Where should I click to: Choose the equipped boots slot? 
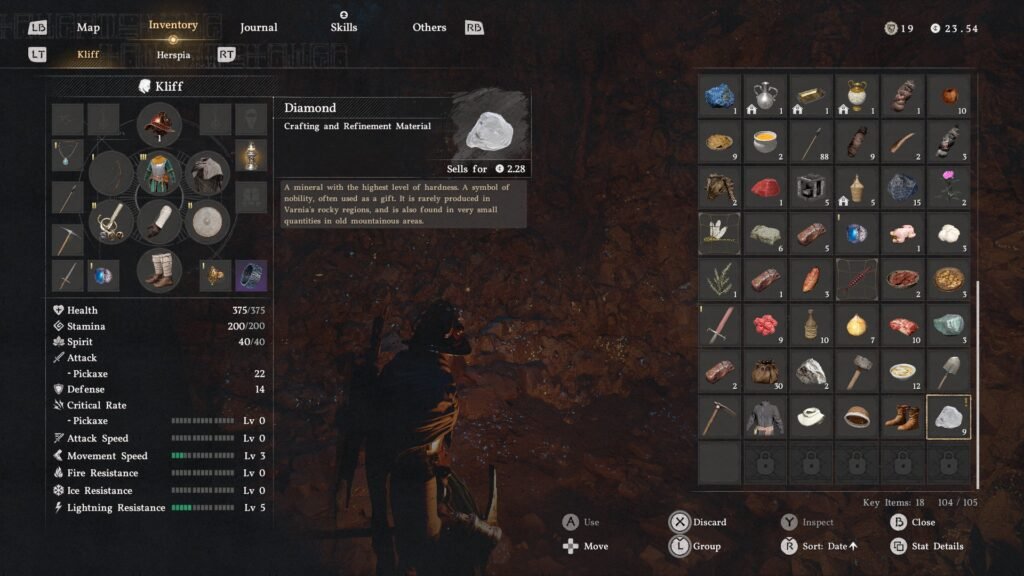[x=158, y=269]
